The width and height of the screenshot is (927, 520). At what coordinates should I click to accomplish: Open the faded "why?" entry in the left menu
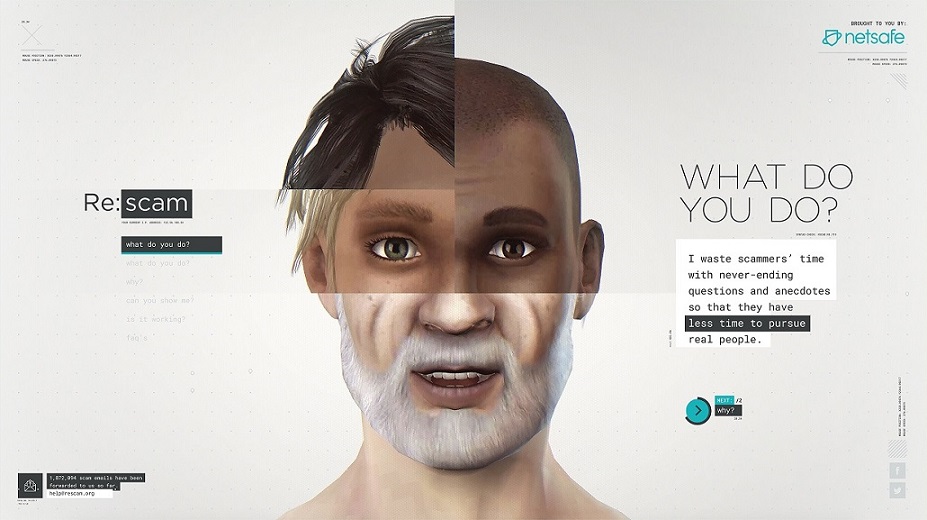[x=134, y=281]
